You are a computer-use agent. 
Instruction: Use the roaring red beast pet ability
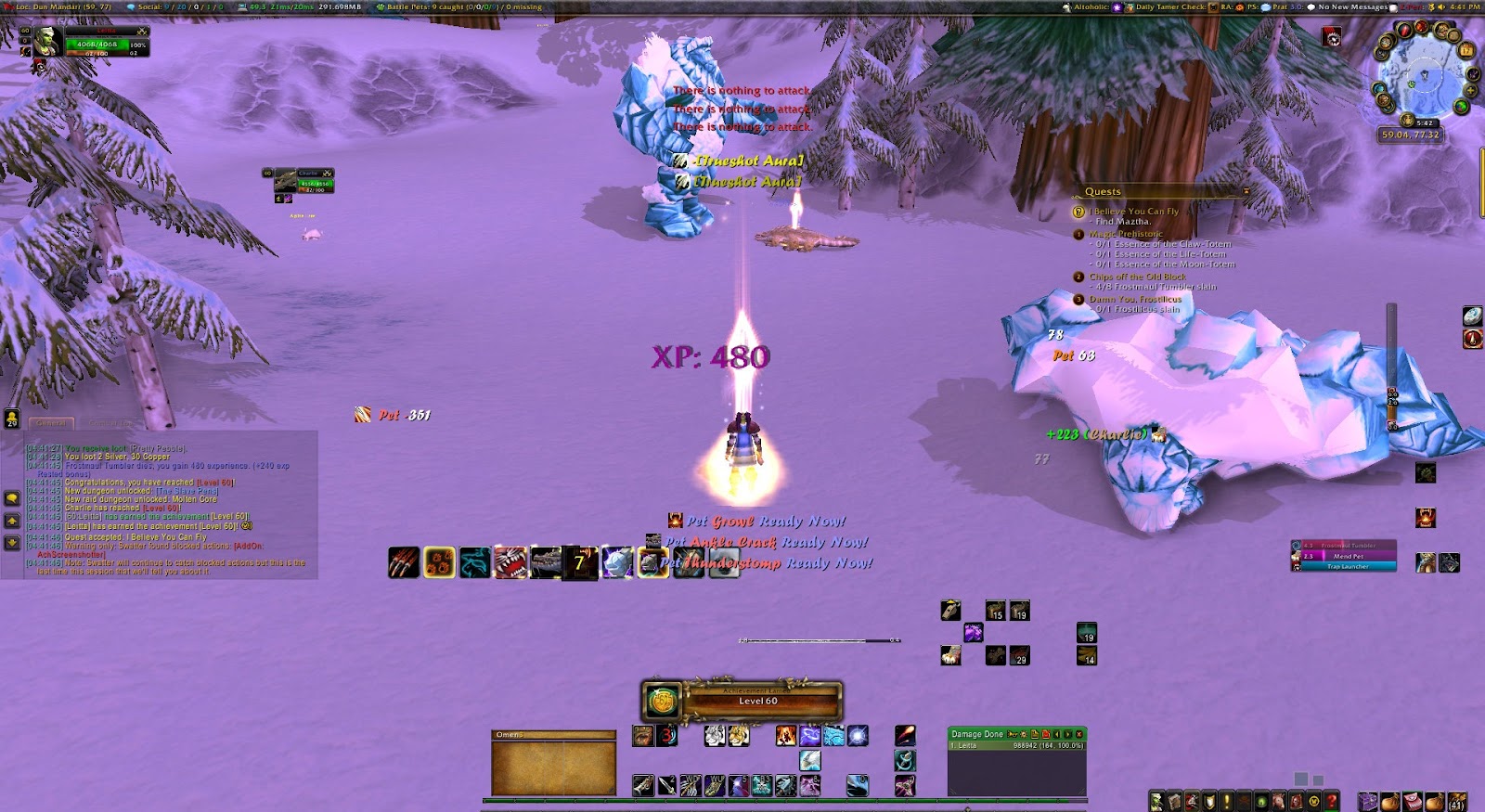click(510, 562)
